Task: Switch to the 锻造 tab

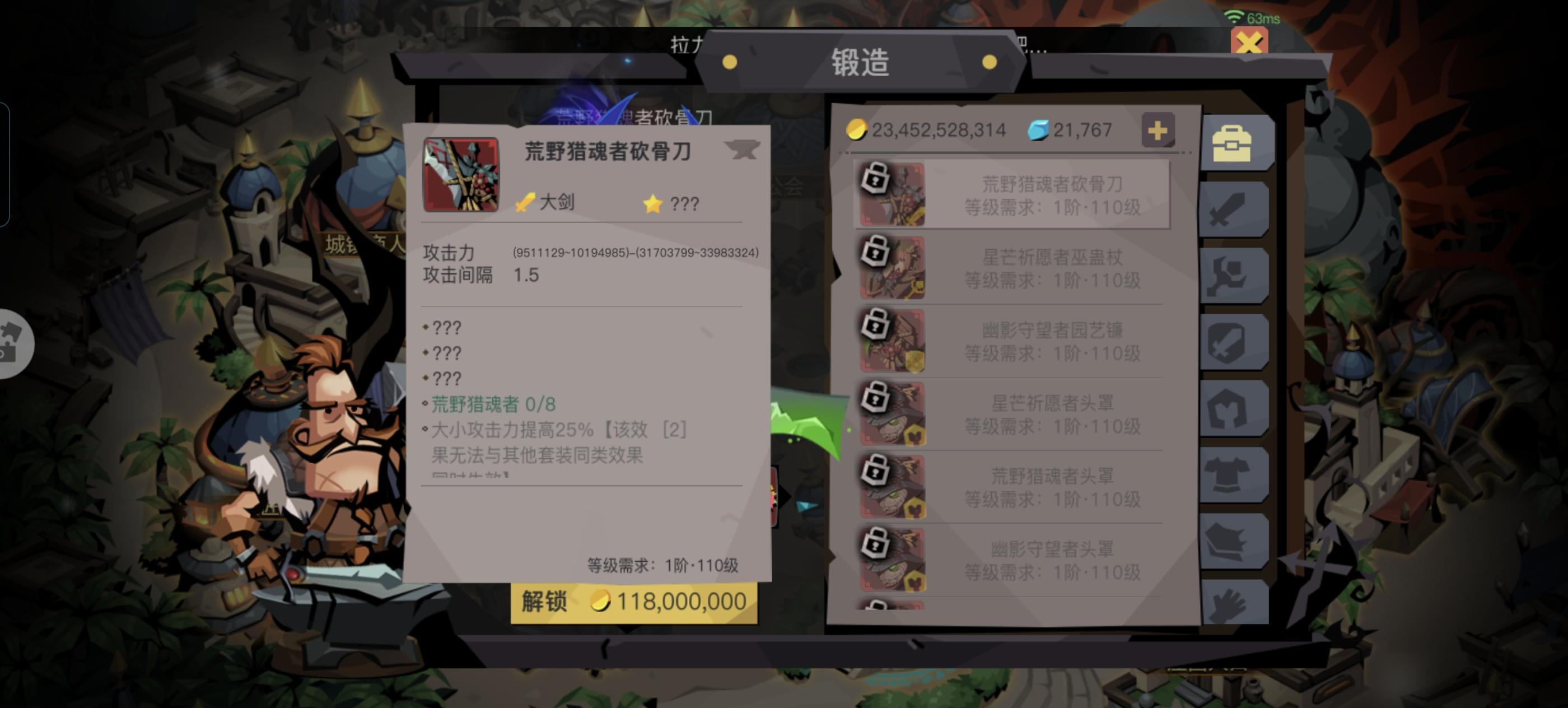Action: pos(862,63)
